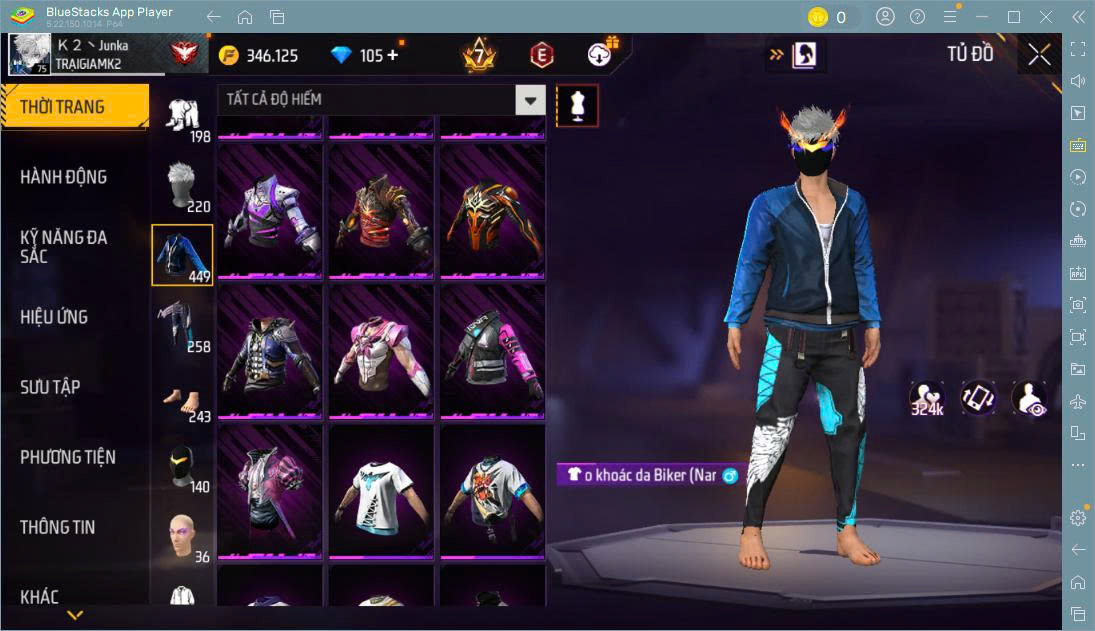Maximize the BlueStacks window
This screenshot has width=1095, height=631.
click(1014, 16)
